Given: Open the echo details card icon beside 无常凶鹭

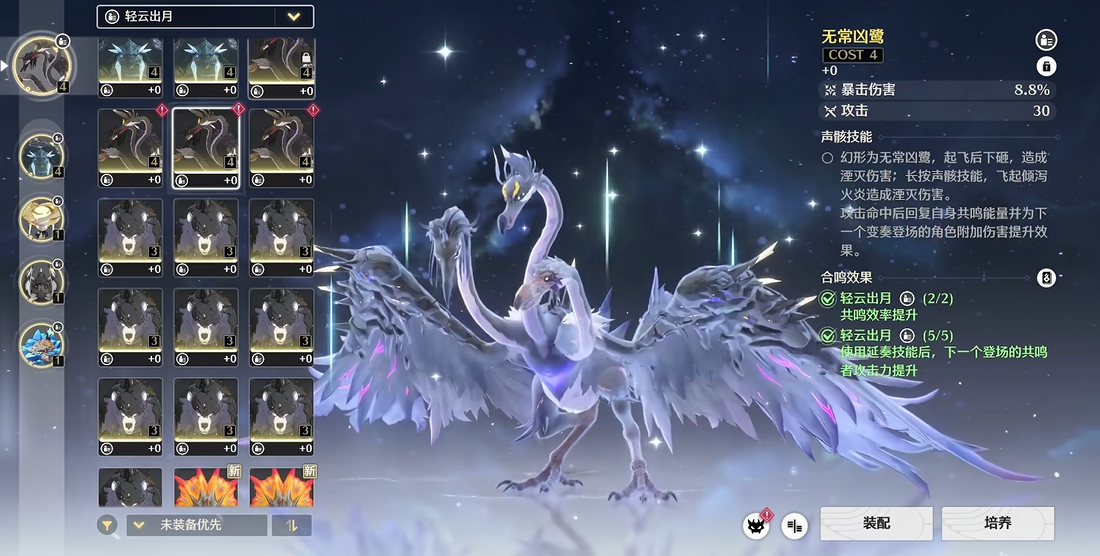Looking at the screenshot, I should [x=1046, y=40].
